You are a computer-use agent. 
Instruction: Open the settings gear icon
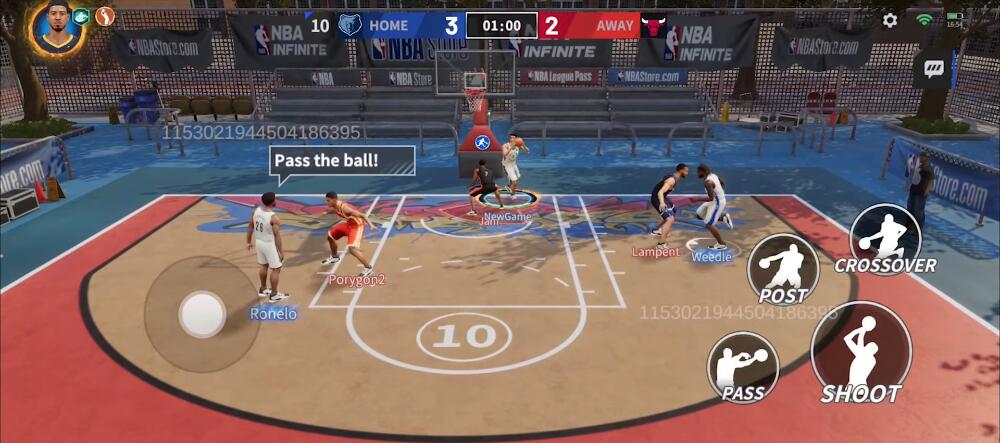890,20
